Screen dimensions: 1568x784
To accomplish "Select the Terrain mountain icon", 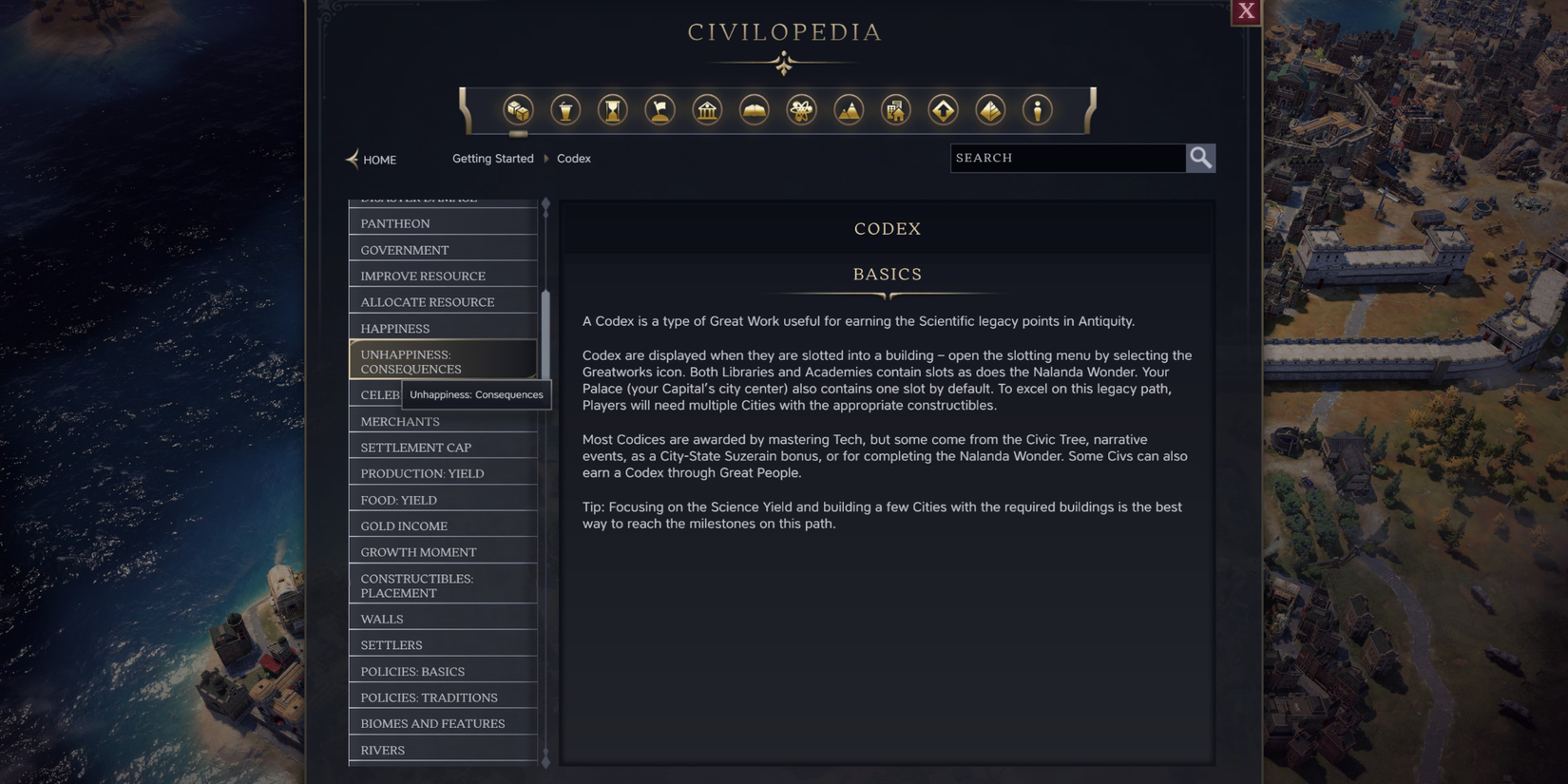I will 849,109.
